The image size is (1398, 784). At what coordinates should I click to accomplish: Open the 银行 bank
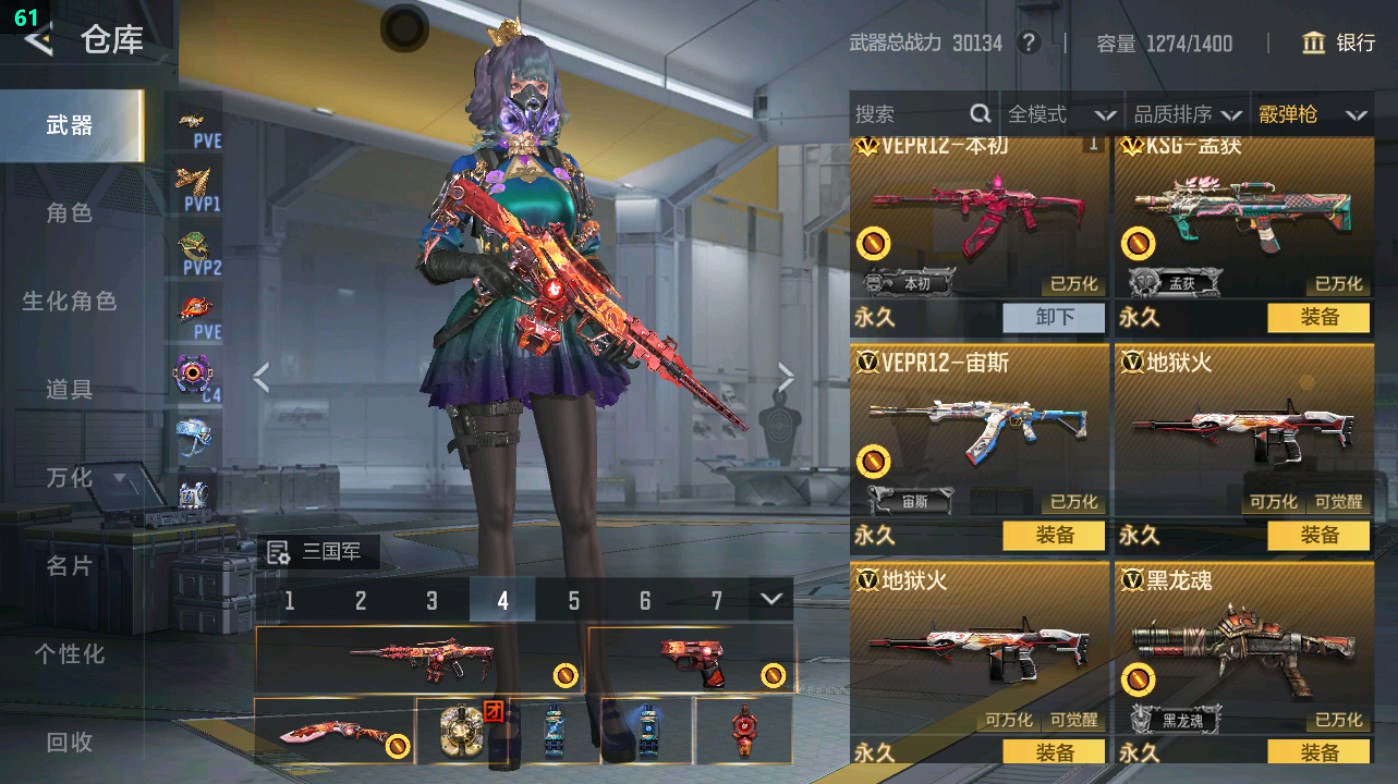coord(1340,43)
